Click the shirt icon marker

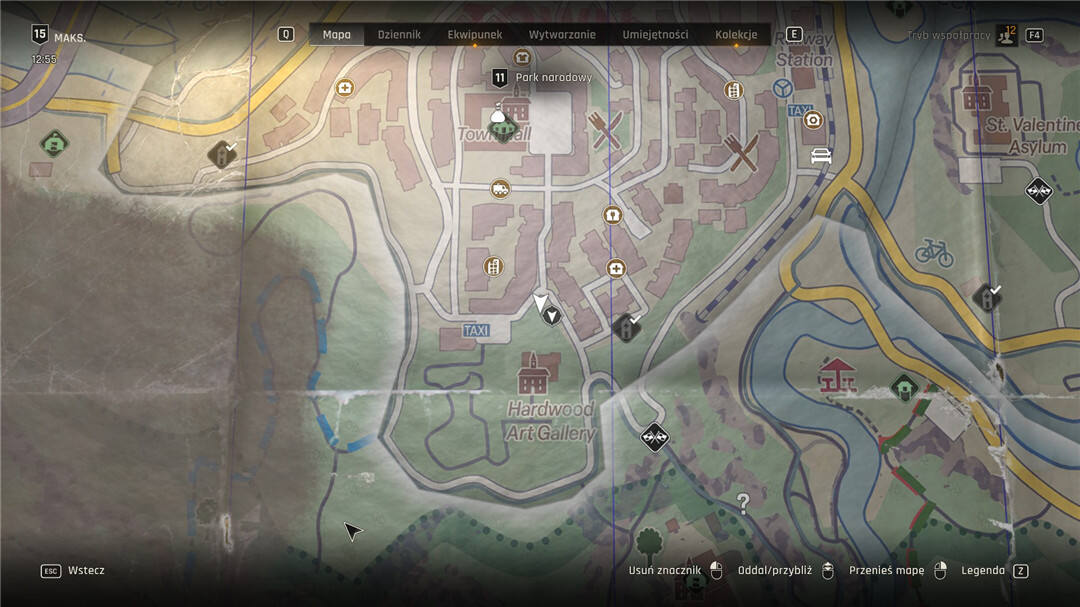pos(521,57)
